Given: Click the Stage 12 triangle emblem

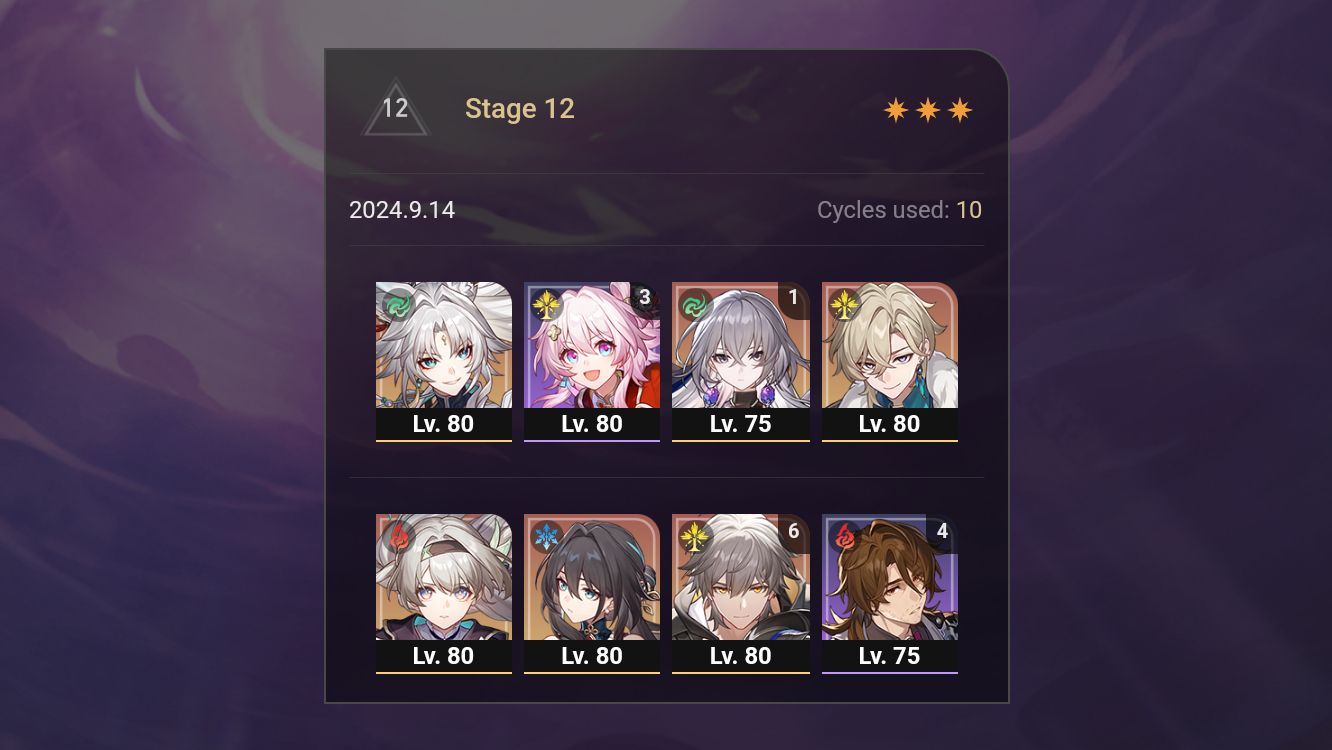Looking at the screenshot, I should pos(396,108).
